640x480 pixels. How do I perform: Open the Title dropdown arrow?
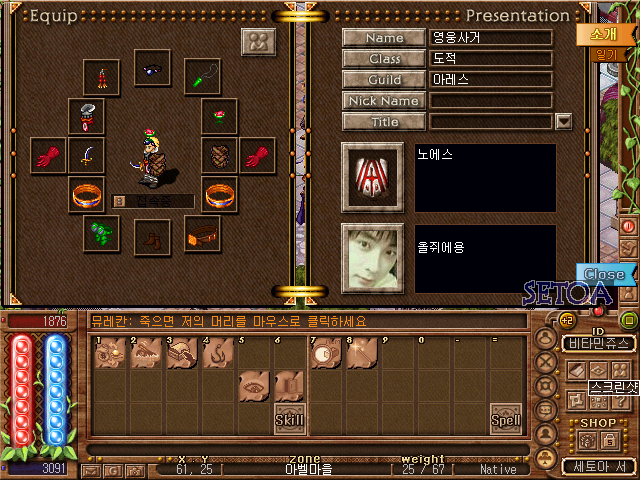[563, 121]
